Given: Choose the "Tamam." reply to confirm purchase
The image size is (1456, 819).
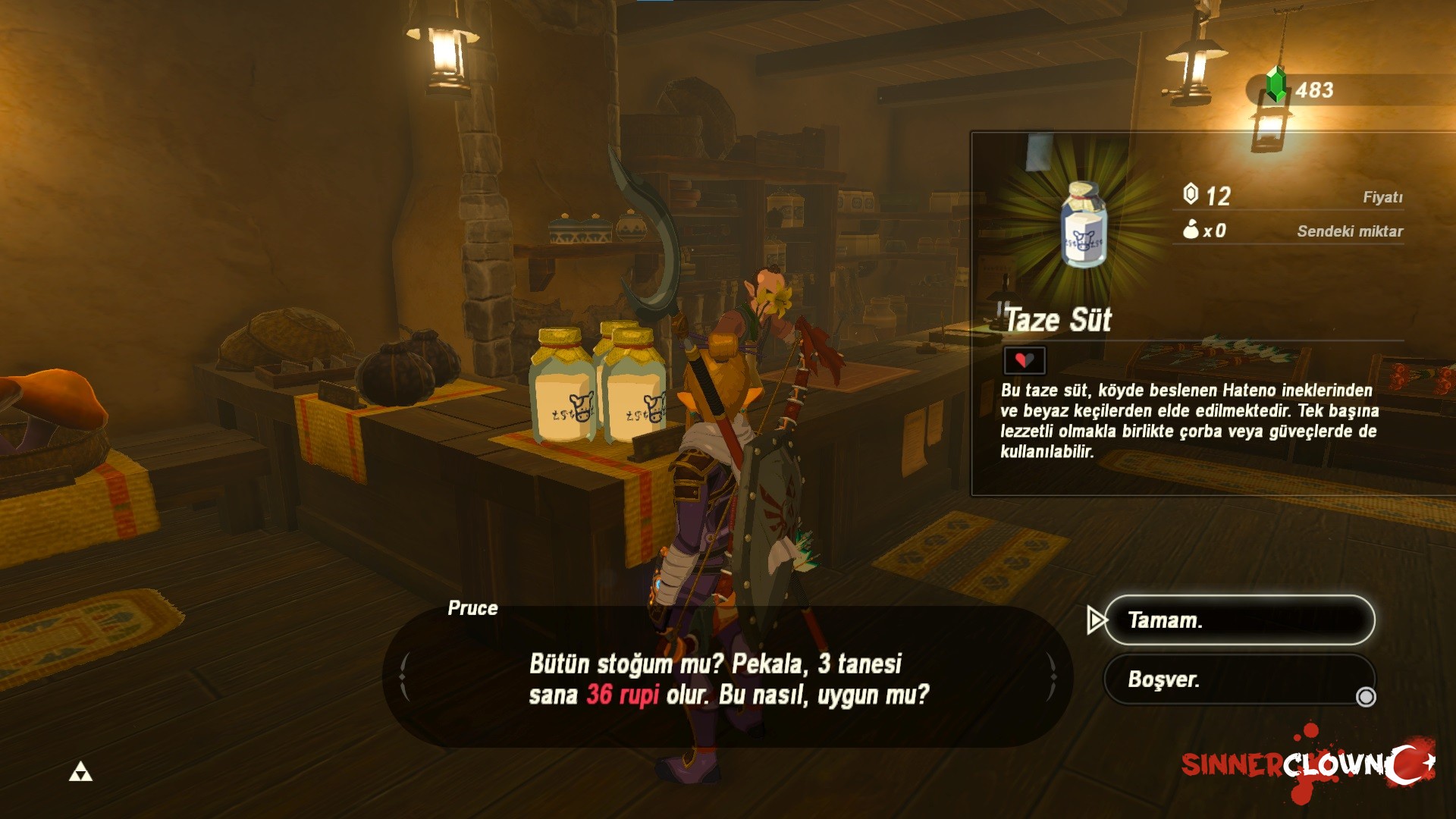Looking at the screenshot, I should coord(1238,620).
